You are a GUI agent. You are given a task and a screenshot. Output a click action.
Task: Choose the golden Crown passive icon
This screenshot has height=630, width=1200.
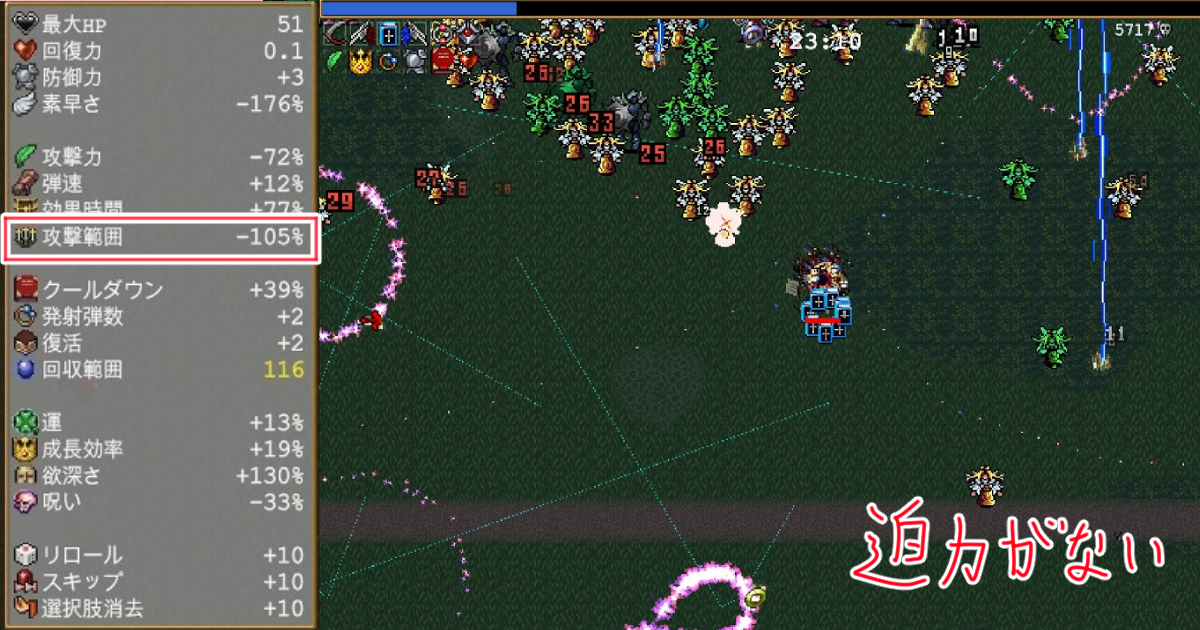click(x=361, y=62)
